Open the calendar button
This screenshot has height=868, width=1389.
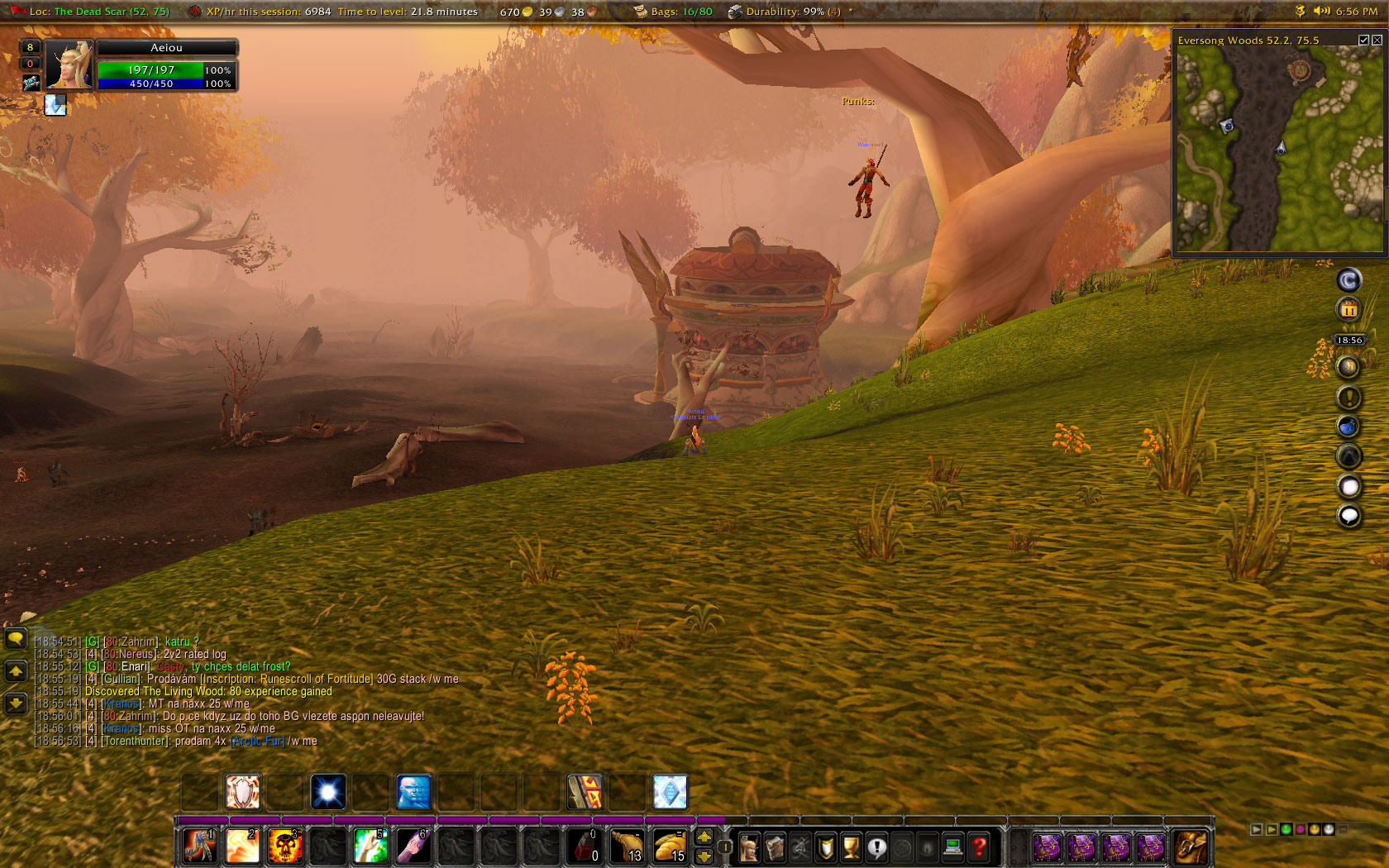tap(1348, 310)
